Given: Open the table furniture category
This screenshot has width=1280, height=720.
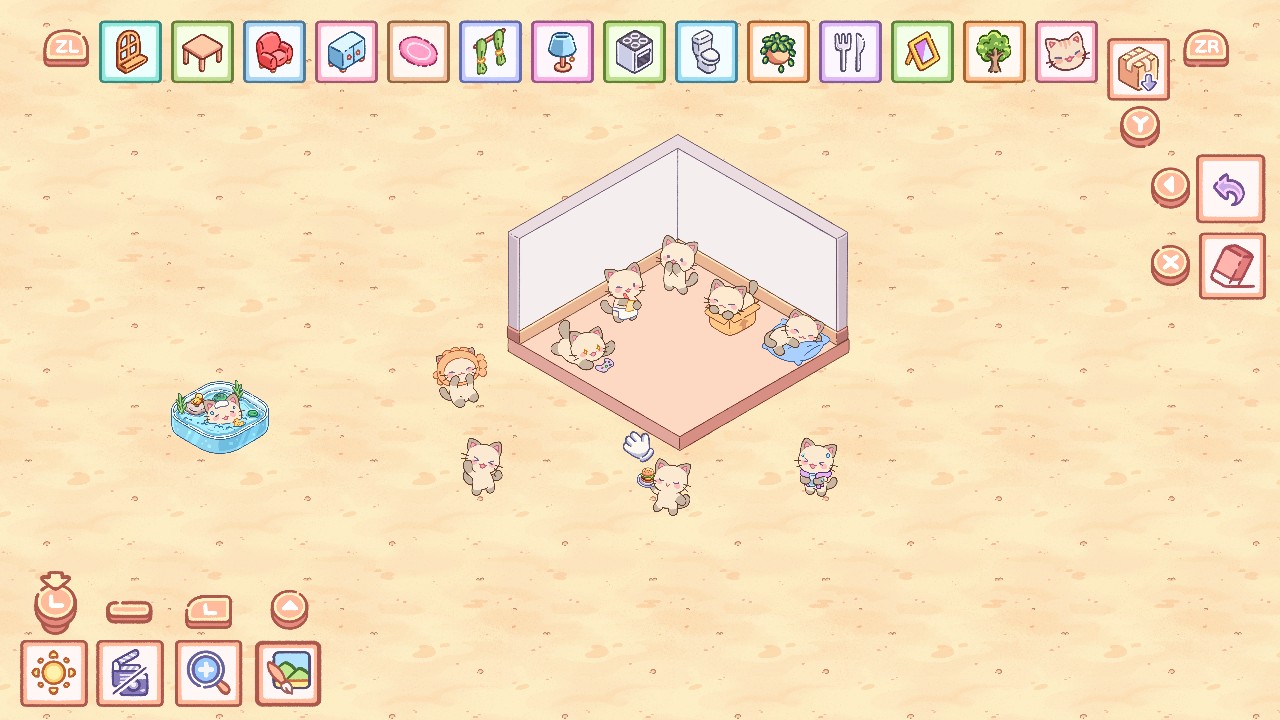Looking at the screenshot, I should tap(202, 52).
